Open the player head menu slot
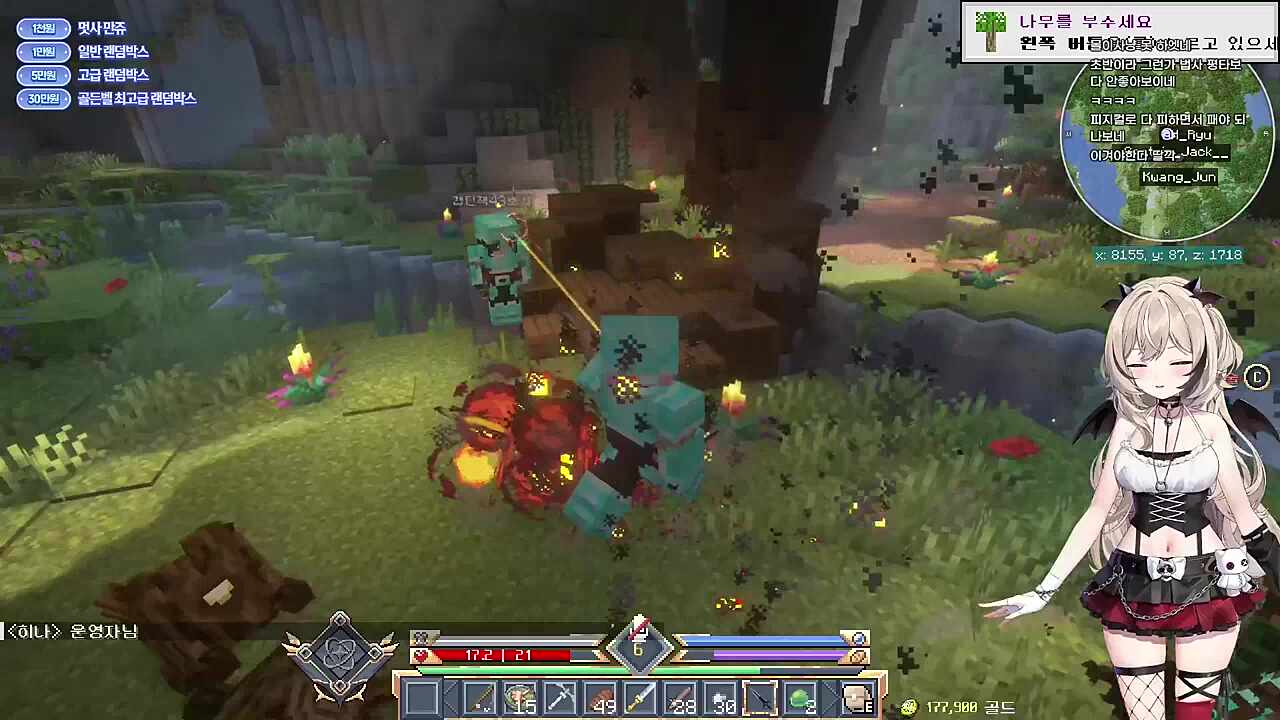The image size is (1280, 720). point(857,697)
